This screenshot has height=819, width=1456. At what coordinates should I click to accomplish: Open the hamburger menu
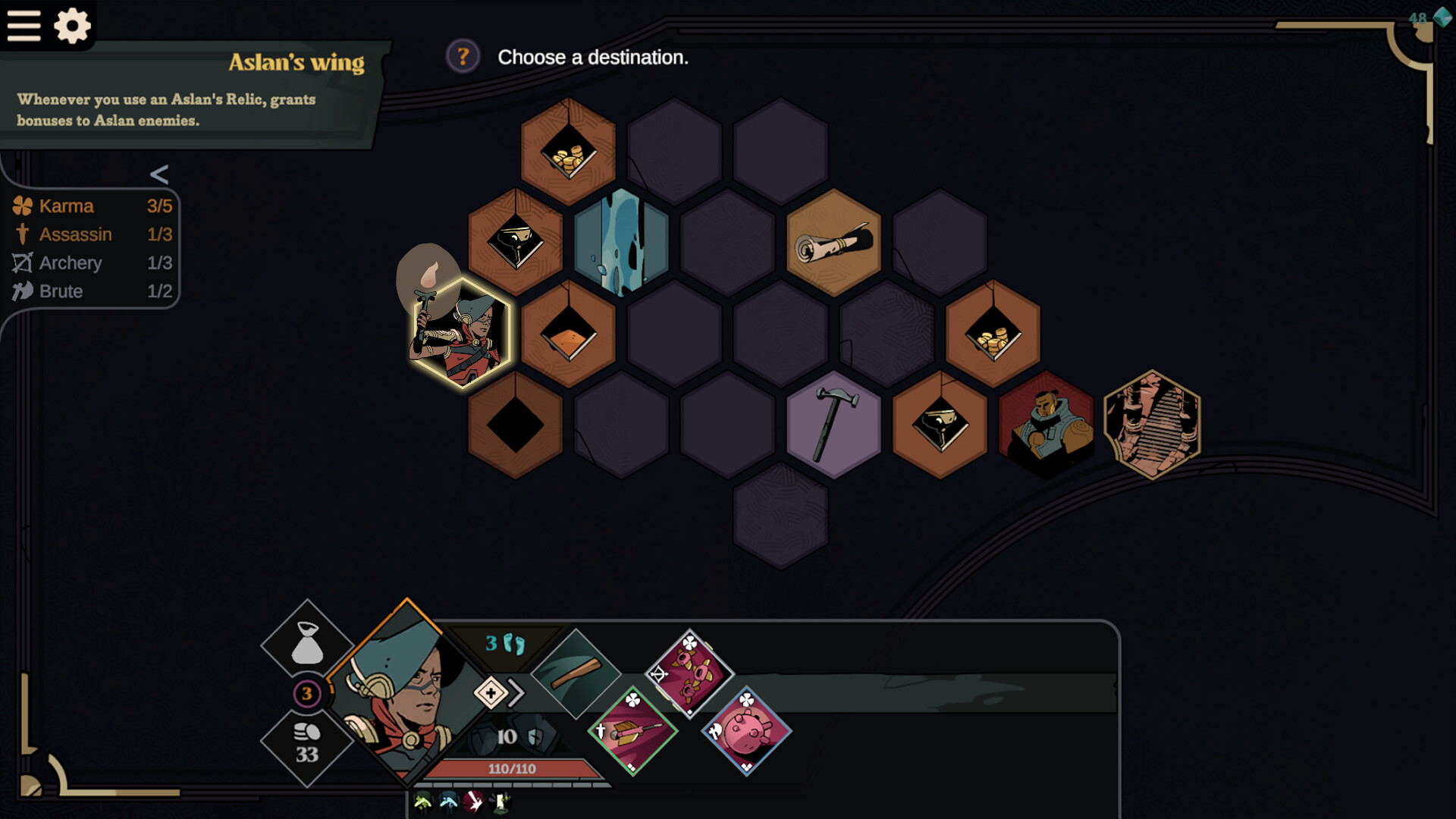pyautogui.click(x=24, y=26)
